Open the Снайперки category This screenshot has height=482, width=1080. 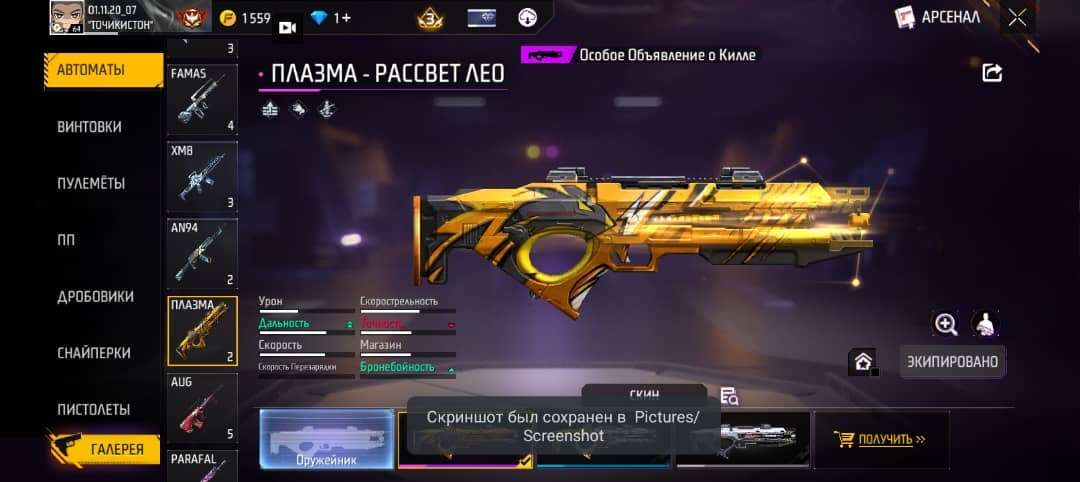[94, 353]
